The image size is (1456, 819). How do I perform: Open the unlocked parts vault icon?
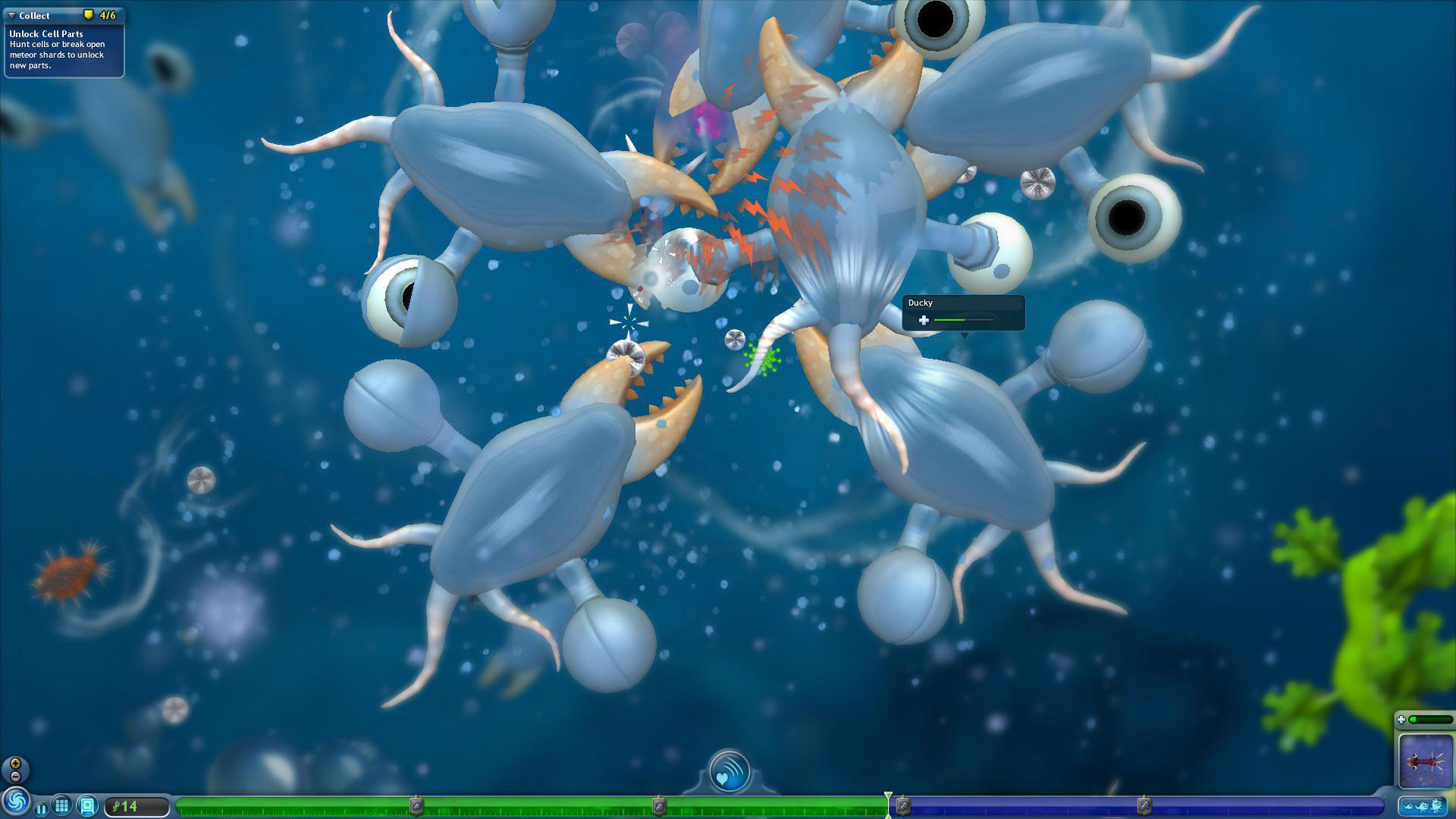click(88, 806)
